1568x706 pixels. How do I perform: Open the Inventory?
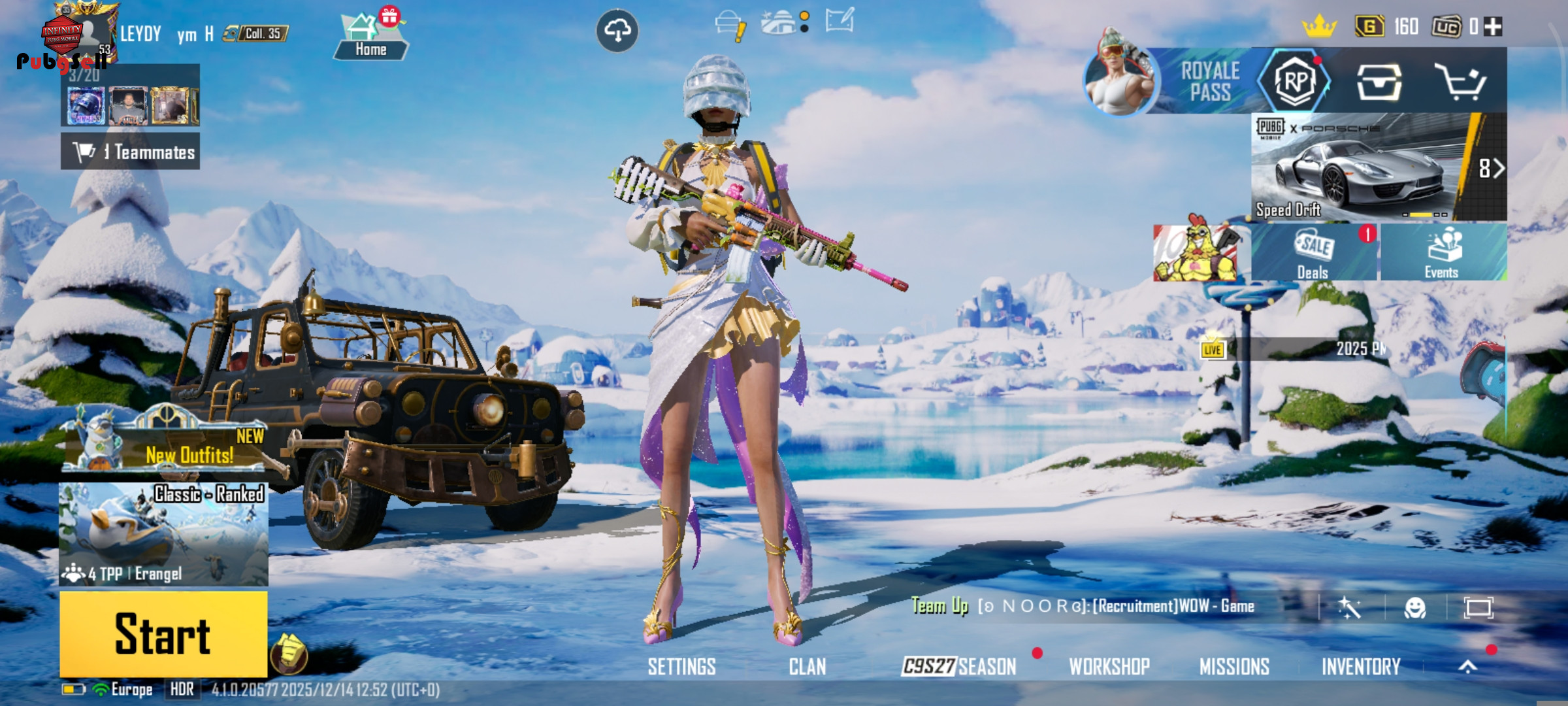click(x=1361, y=666)
